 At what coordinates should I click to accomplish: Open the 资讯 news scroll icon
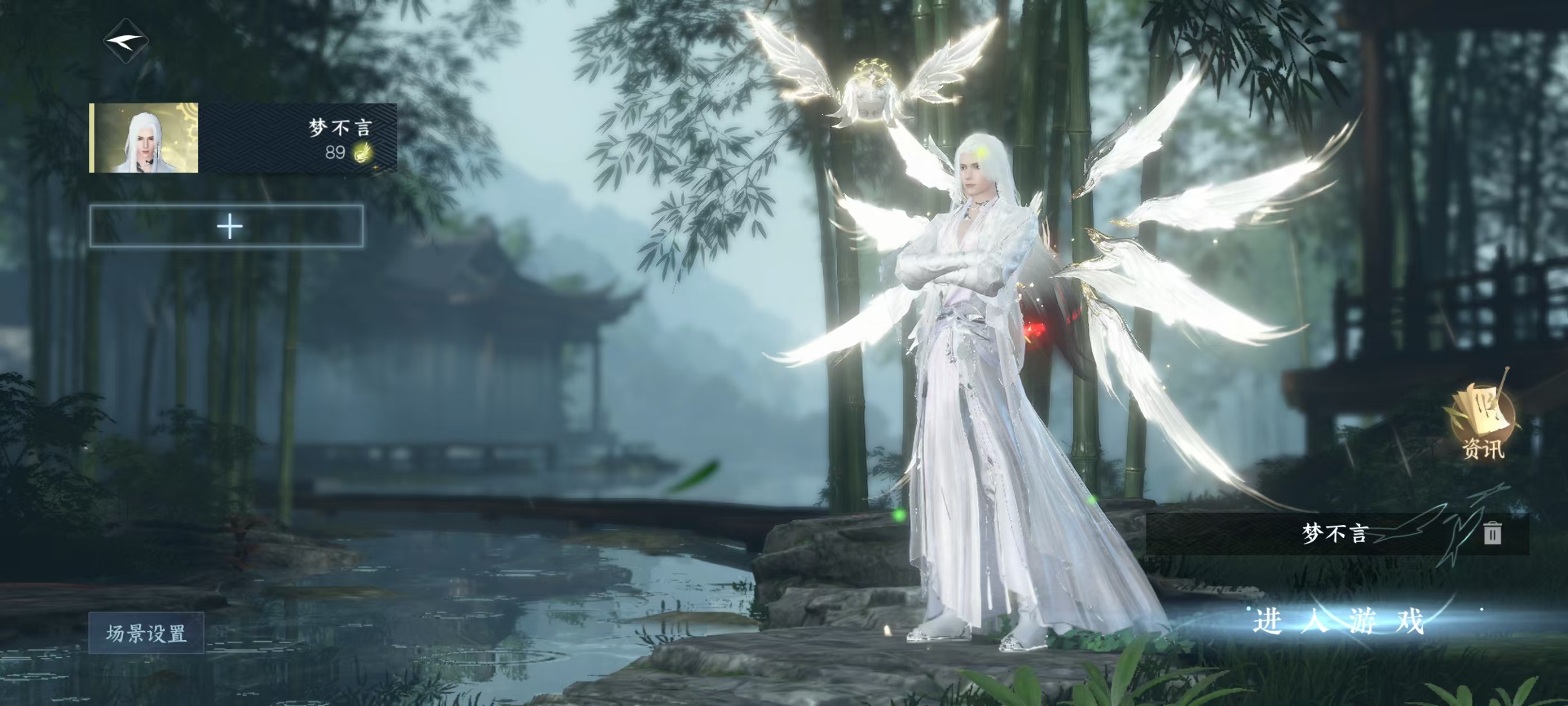[1482, 421]
